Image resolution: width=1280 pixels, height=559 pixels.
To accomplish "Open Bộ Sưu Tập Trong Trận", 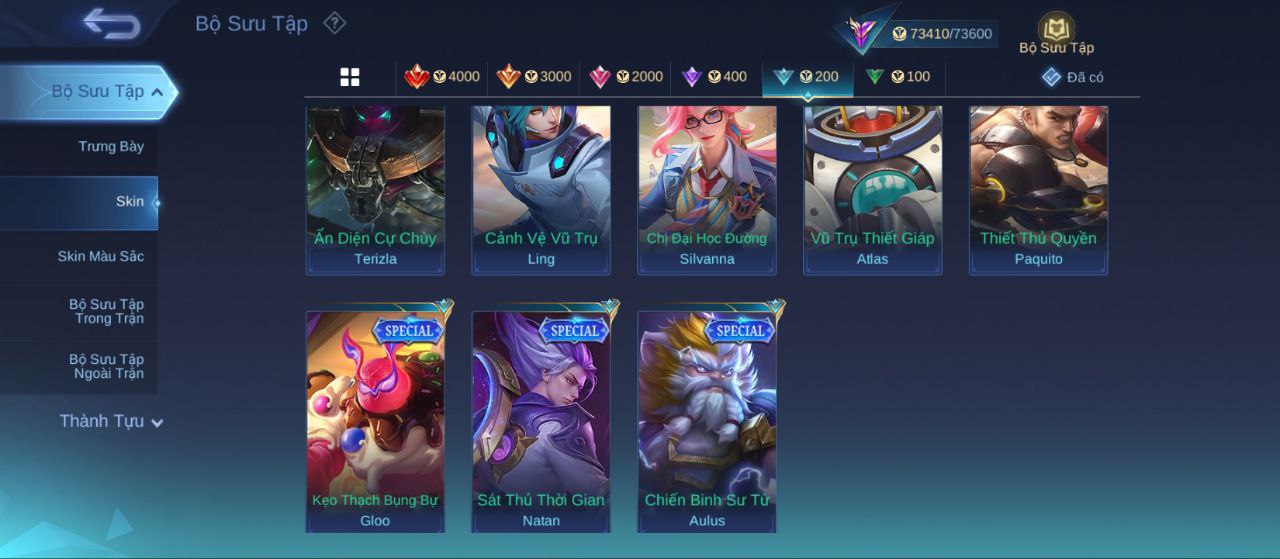I will tap(105, 312).
